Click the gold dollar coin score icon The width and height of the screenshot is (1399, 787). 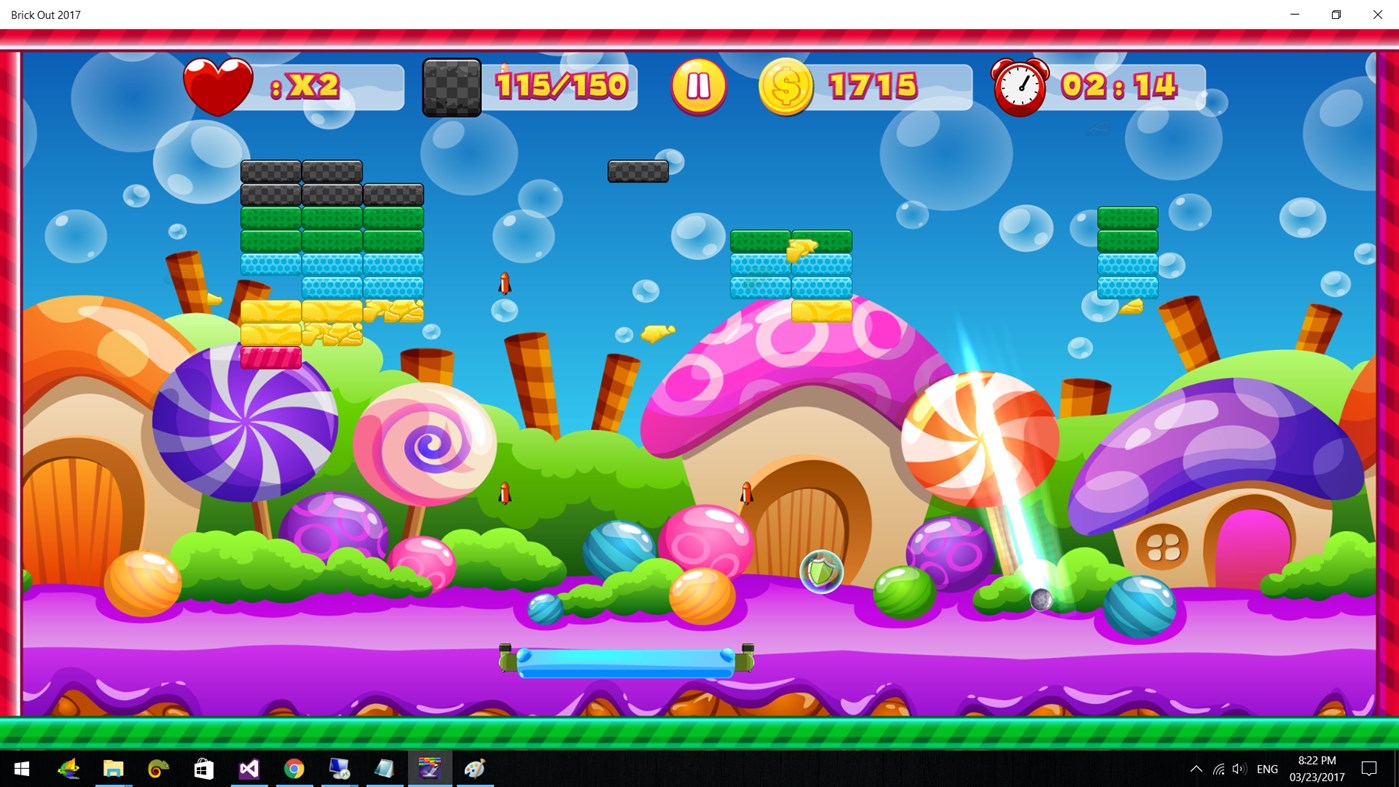coord(786,85)
